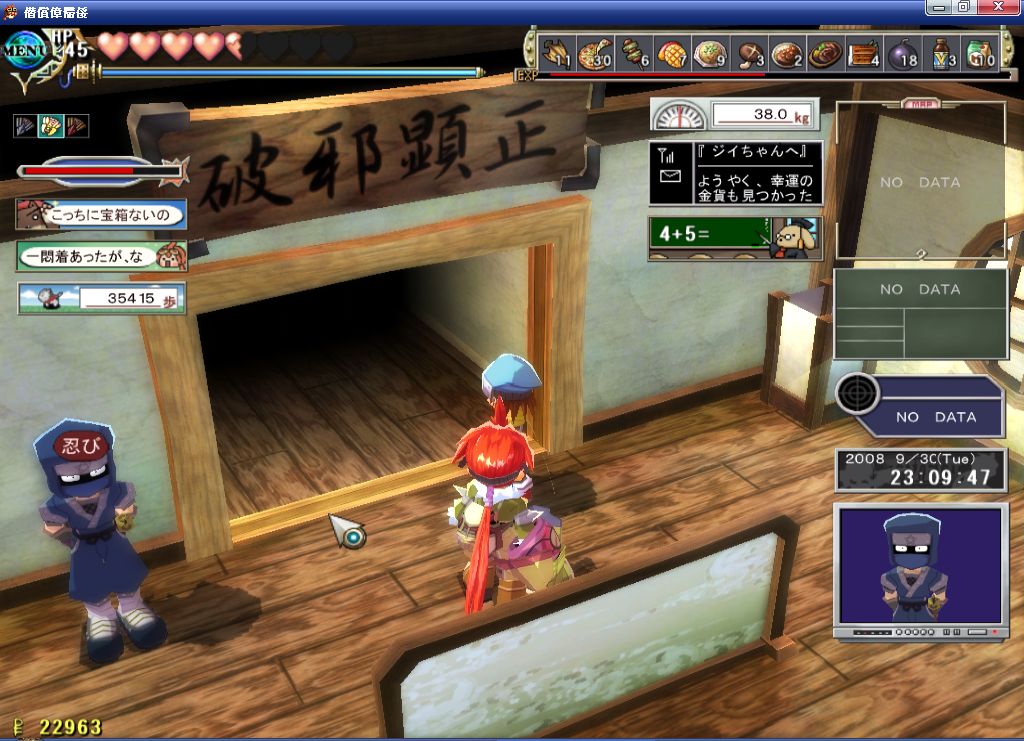Select the curry rice plate slot
This screenshot has width=1024, height=741.
click(x=787, y=53)
